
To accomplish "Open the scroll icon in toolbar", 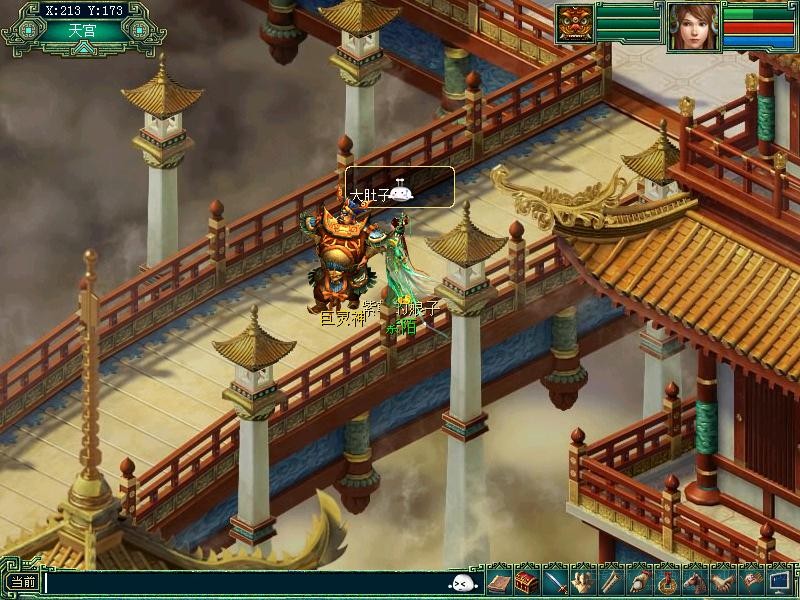I will 610,581.
